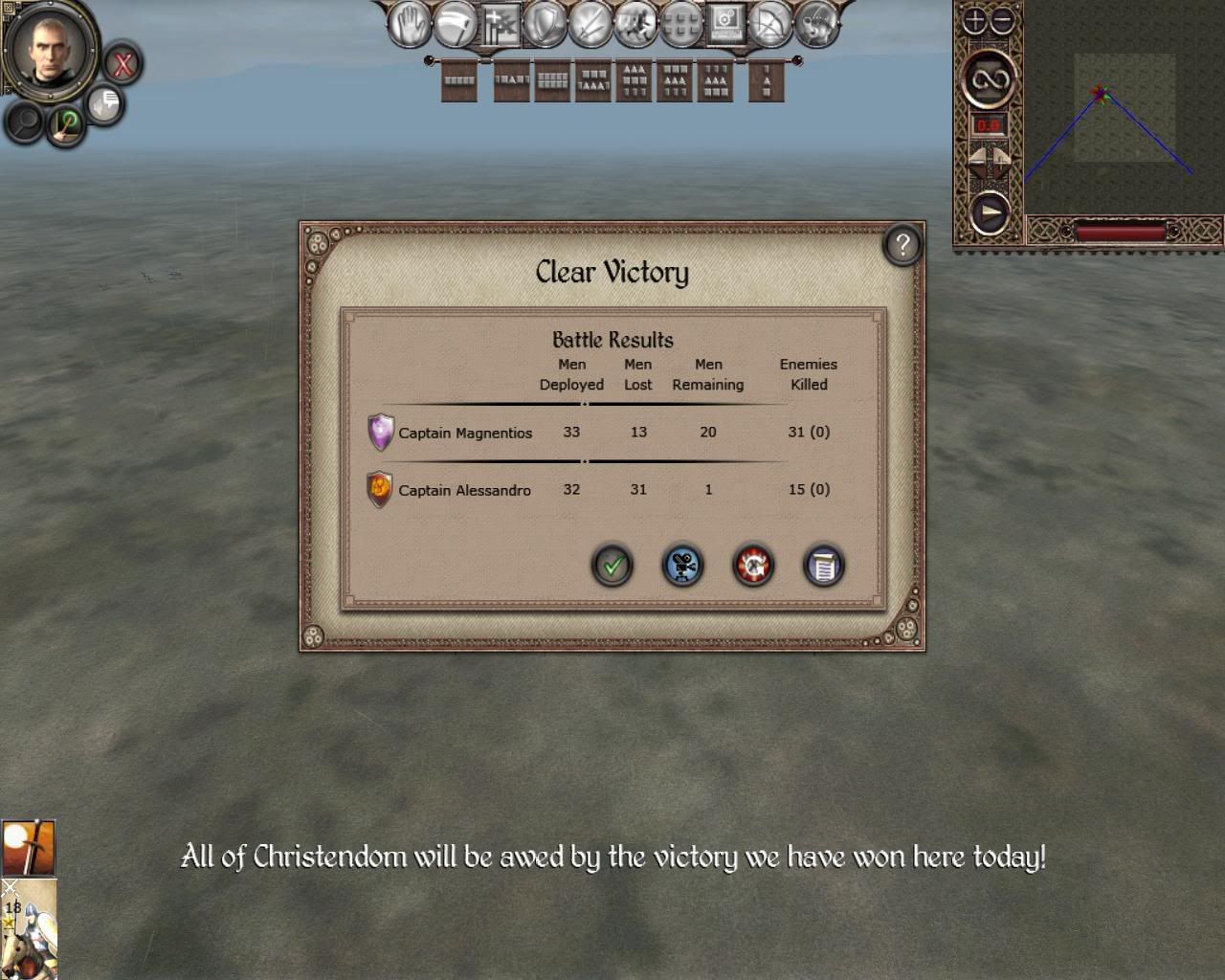Click the green circle pointer advisor button
The width and height of the screenshot is (1225, 980).
coord(67,123)
